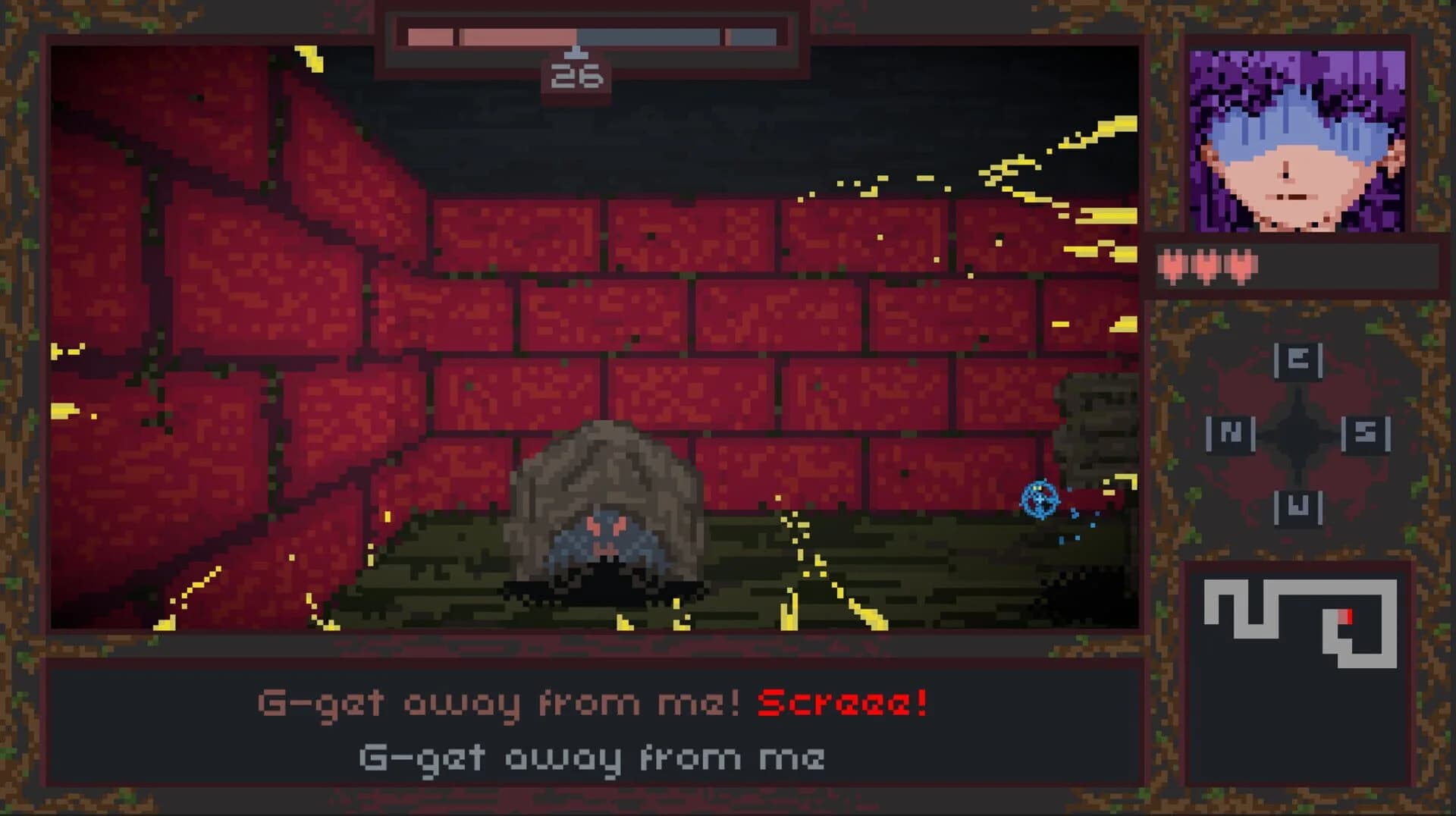This screenshot has width=1456, height=816.
Task: Enable the North compass direction
Action: point(1232,435)
